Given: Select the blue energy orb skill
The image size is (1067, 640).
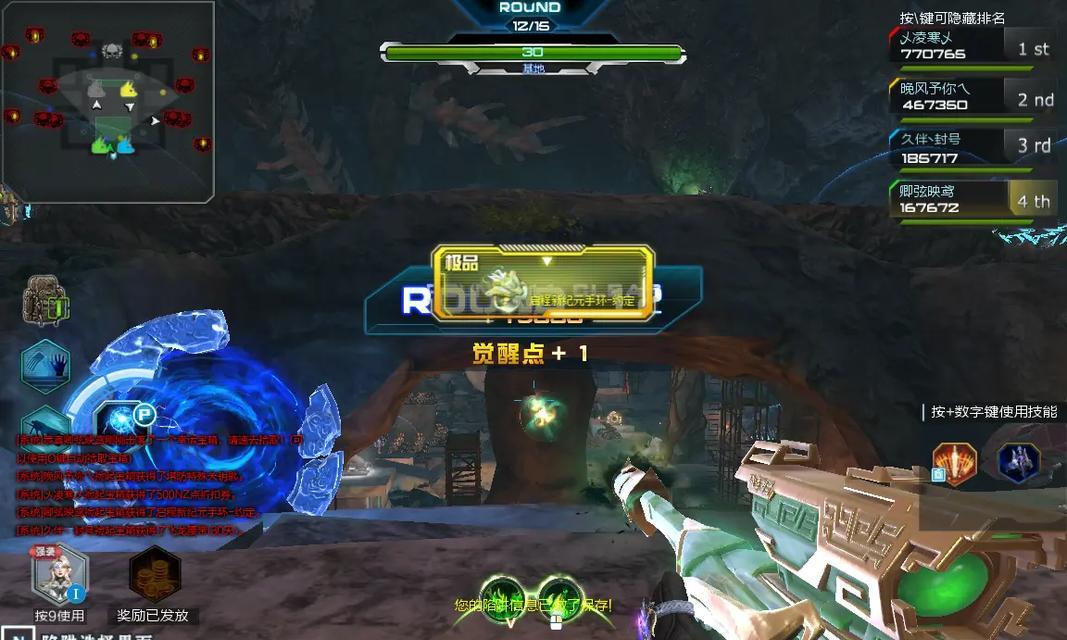Looking at the screenshot, I should click(x=123, y=421).
